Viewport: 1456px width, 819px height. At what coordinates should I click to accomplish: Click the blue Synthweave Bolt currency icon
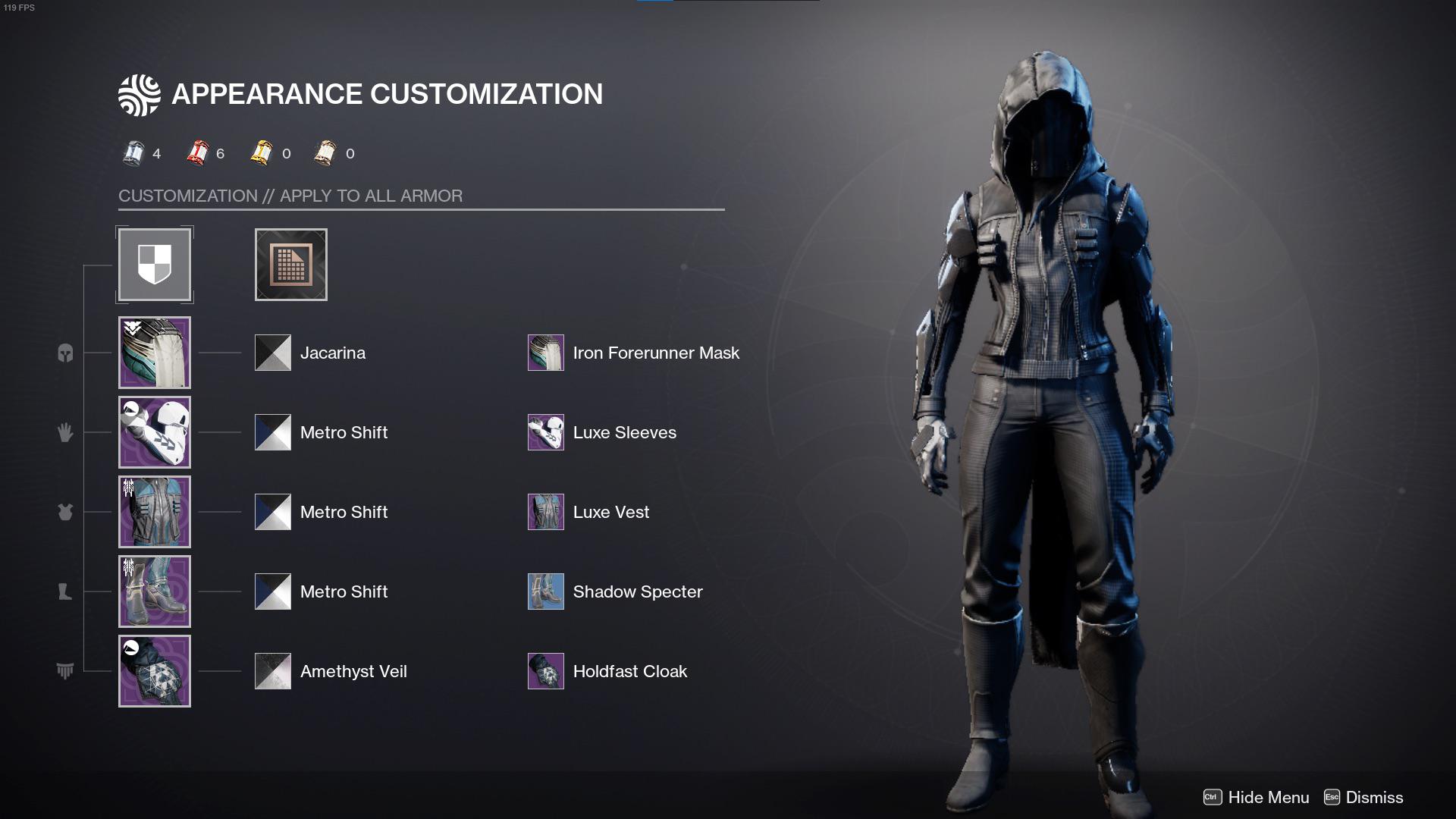tap(135, 152)
